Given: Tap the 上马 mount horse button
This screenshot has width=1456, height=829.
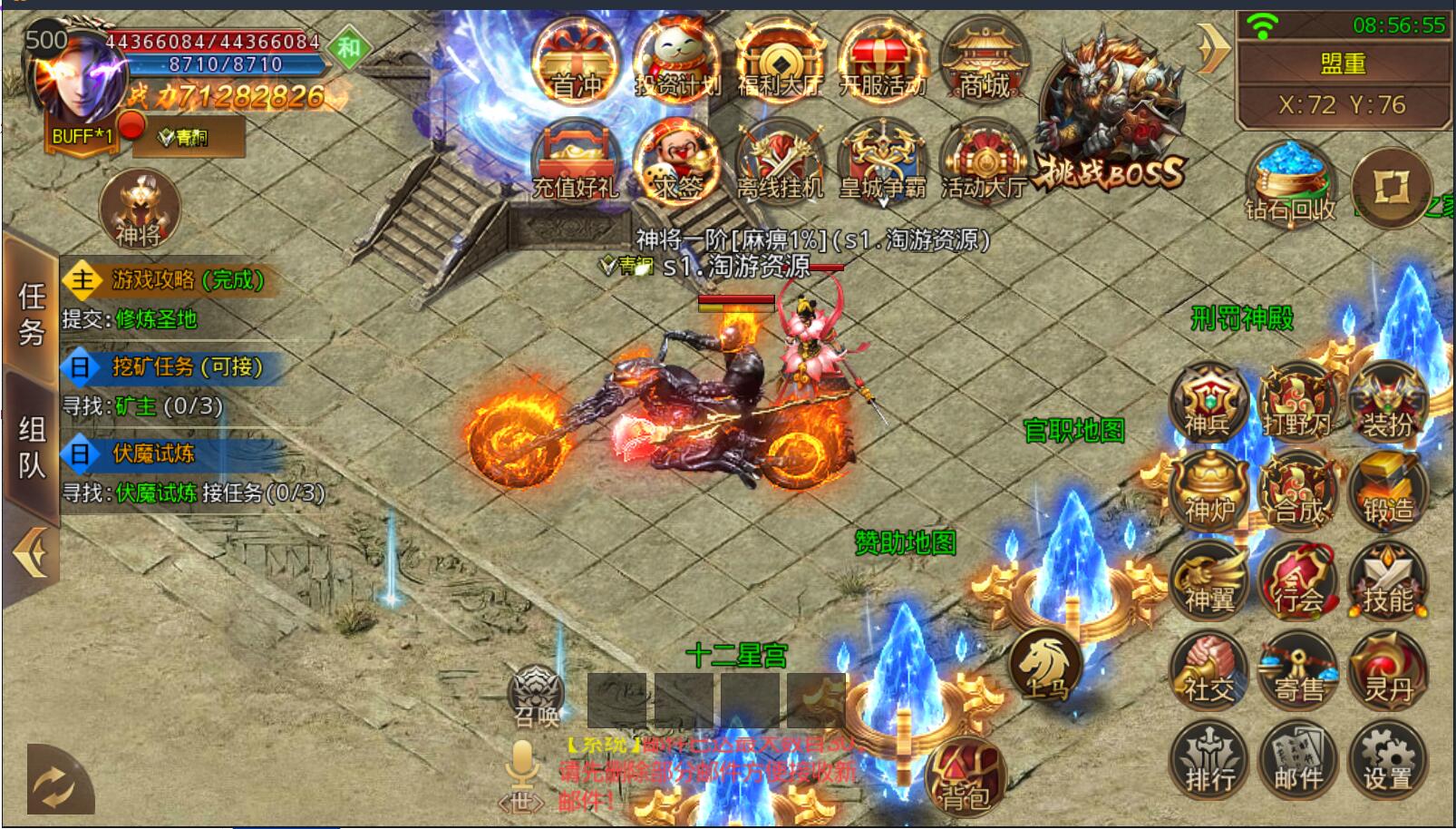Looking at the screenshot, I should point(1045,668).
